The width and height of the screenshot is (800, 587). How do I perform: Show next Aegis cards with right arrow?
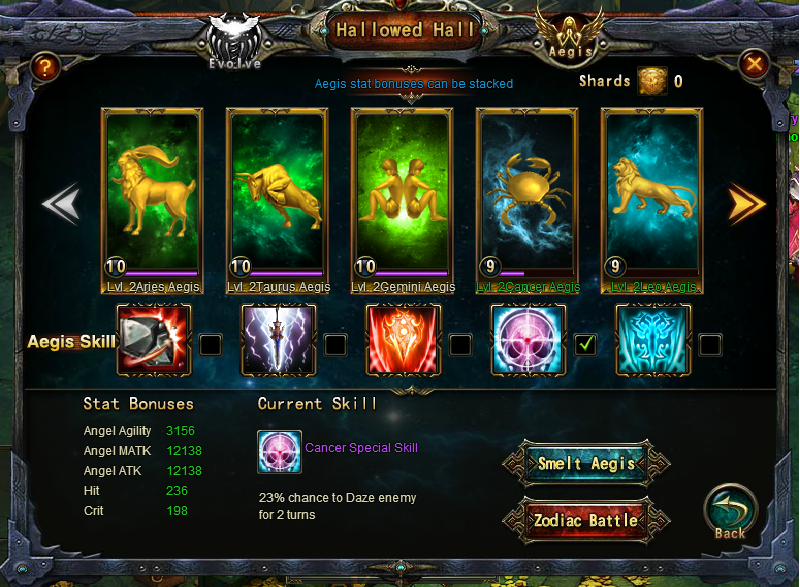tap(746, 203)
